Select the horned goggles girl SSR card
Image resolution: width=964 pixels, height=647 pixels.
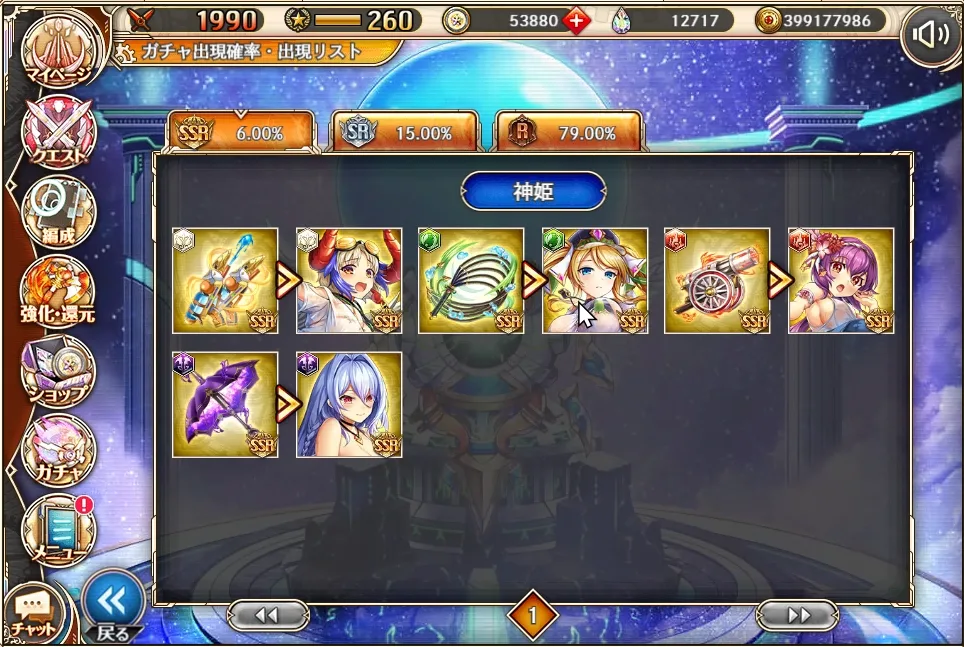coord(350,281)
